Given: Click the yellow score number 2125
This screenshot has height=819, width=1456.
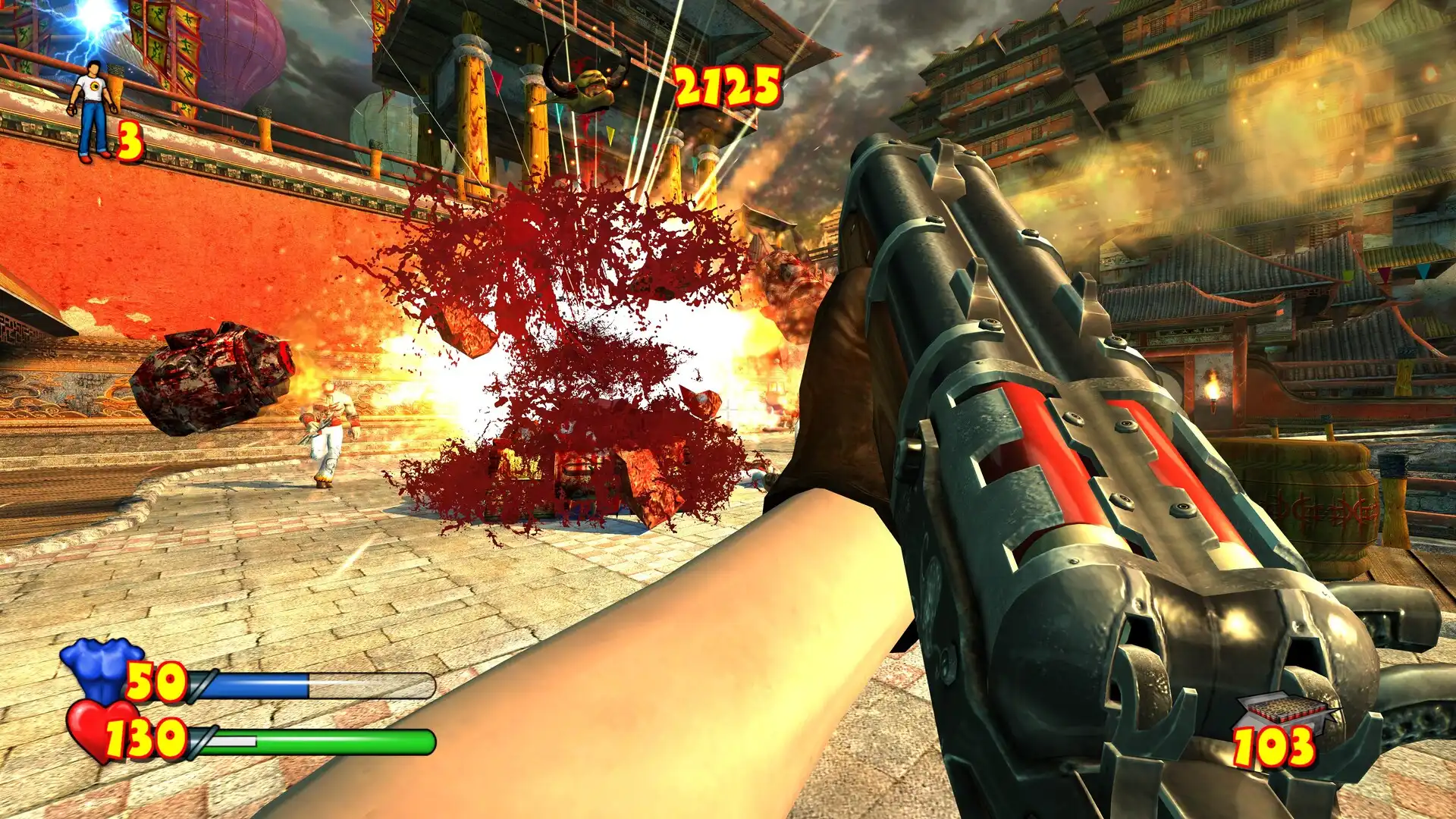Looking at the screenshot, I should [726, 85].
